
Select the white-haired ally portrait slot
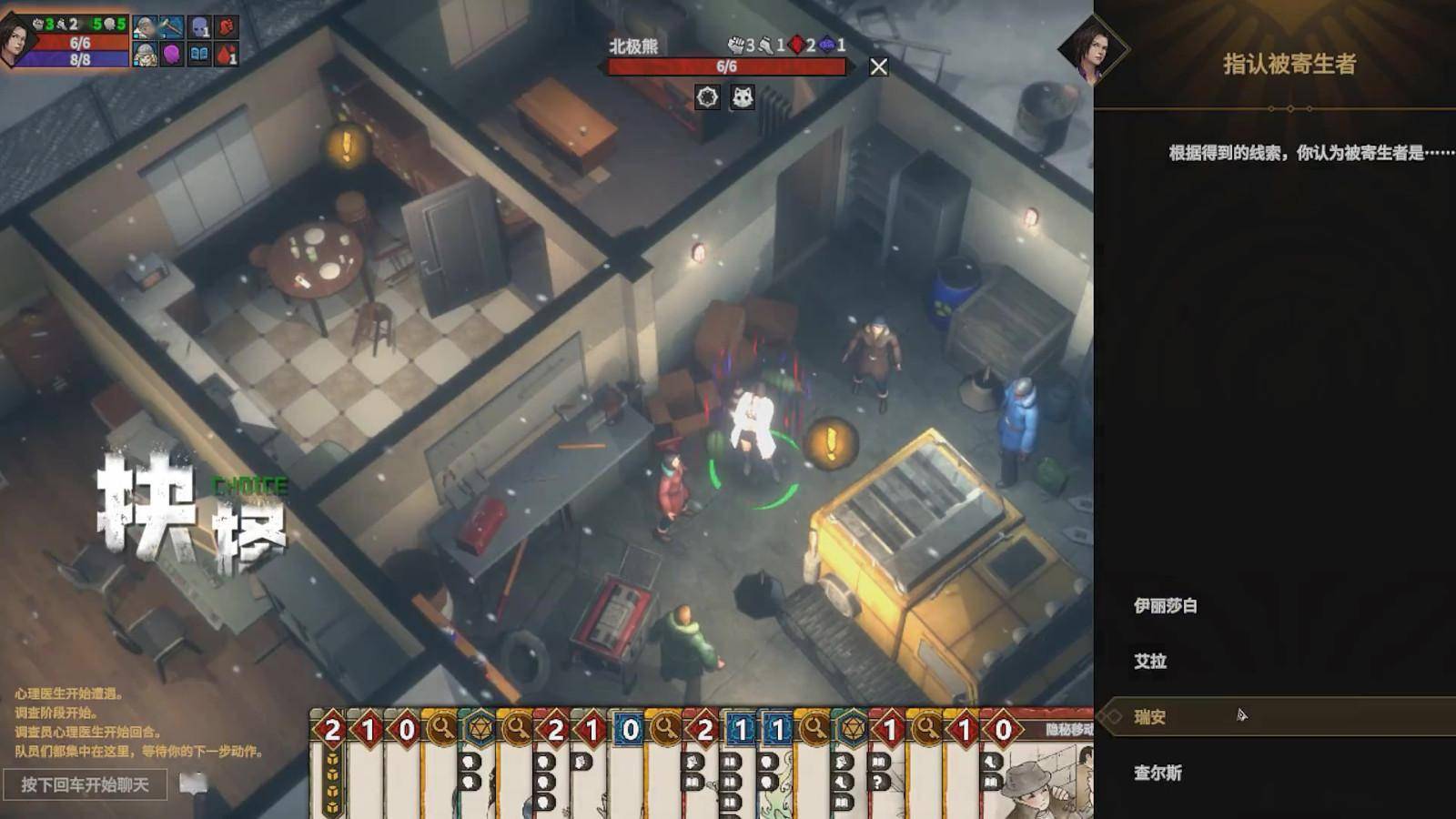point(145,27)
